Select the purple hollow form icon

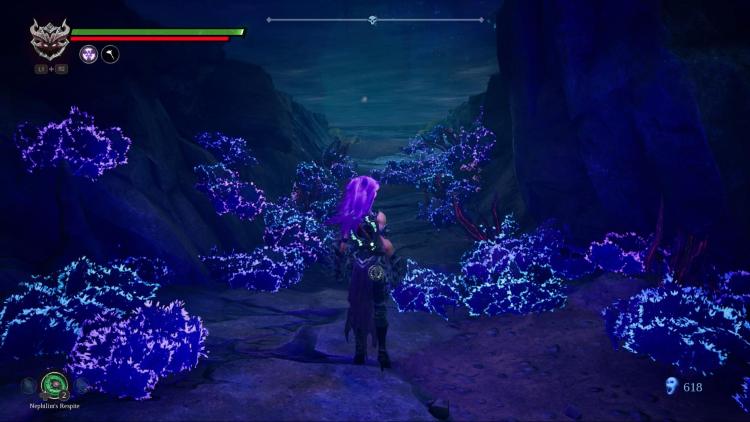point(88,55)
